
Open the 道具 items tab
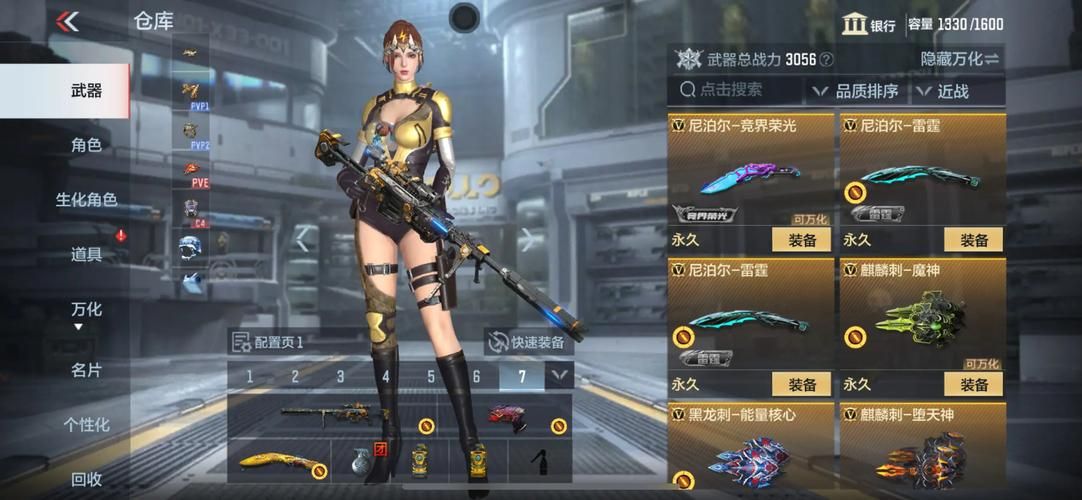(86, 255)
